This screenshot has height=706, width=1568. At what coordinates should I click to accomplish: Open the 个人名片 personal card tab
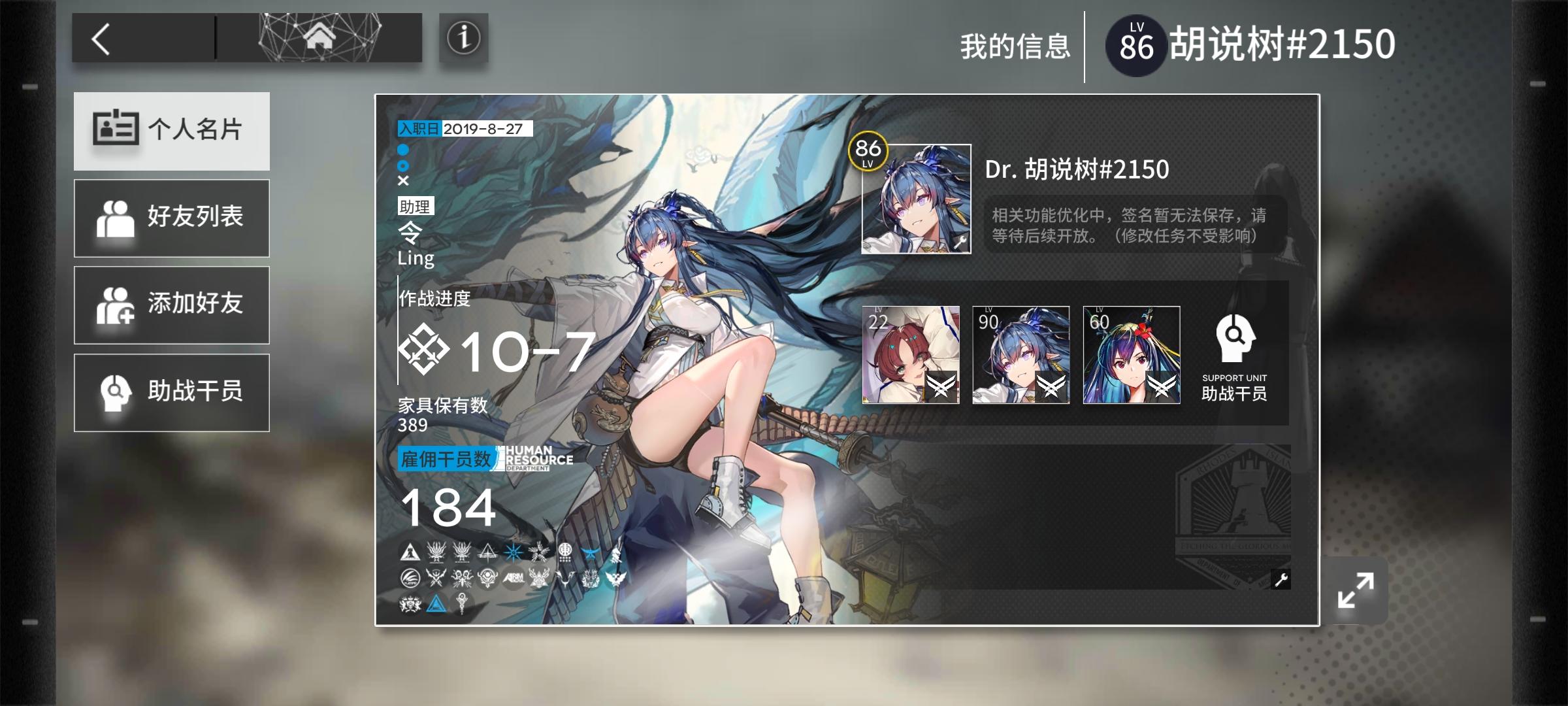click(172, 131)
